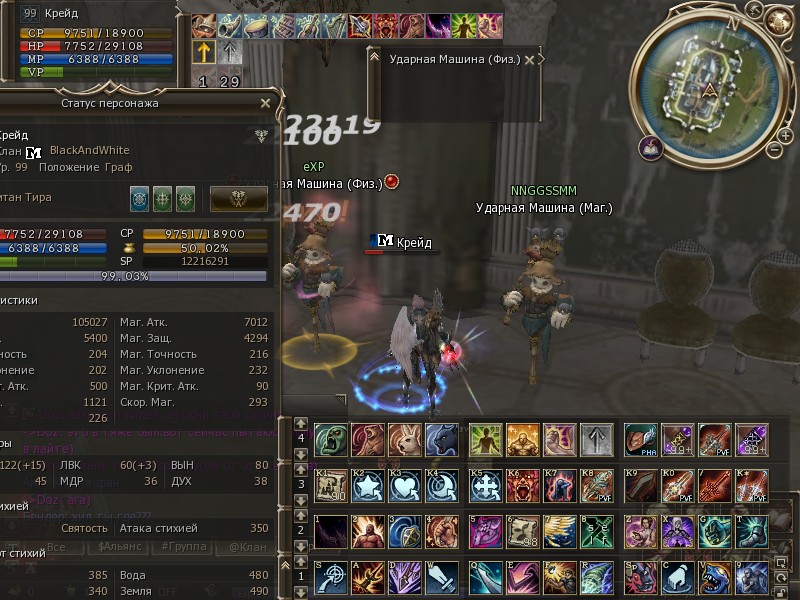The width and height of the screenshot is (800, 600).
Task: Close the Ударная Машина (Физ.) target window
Action: click(529, 60)
